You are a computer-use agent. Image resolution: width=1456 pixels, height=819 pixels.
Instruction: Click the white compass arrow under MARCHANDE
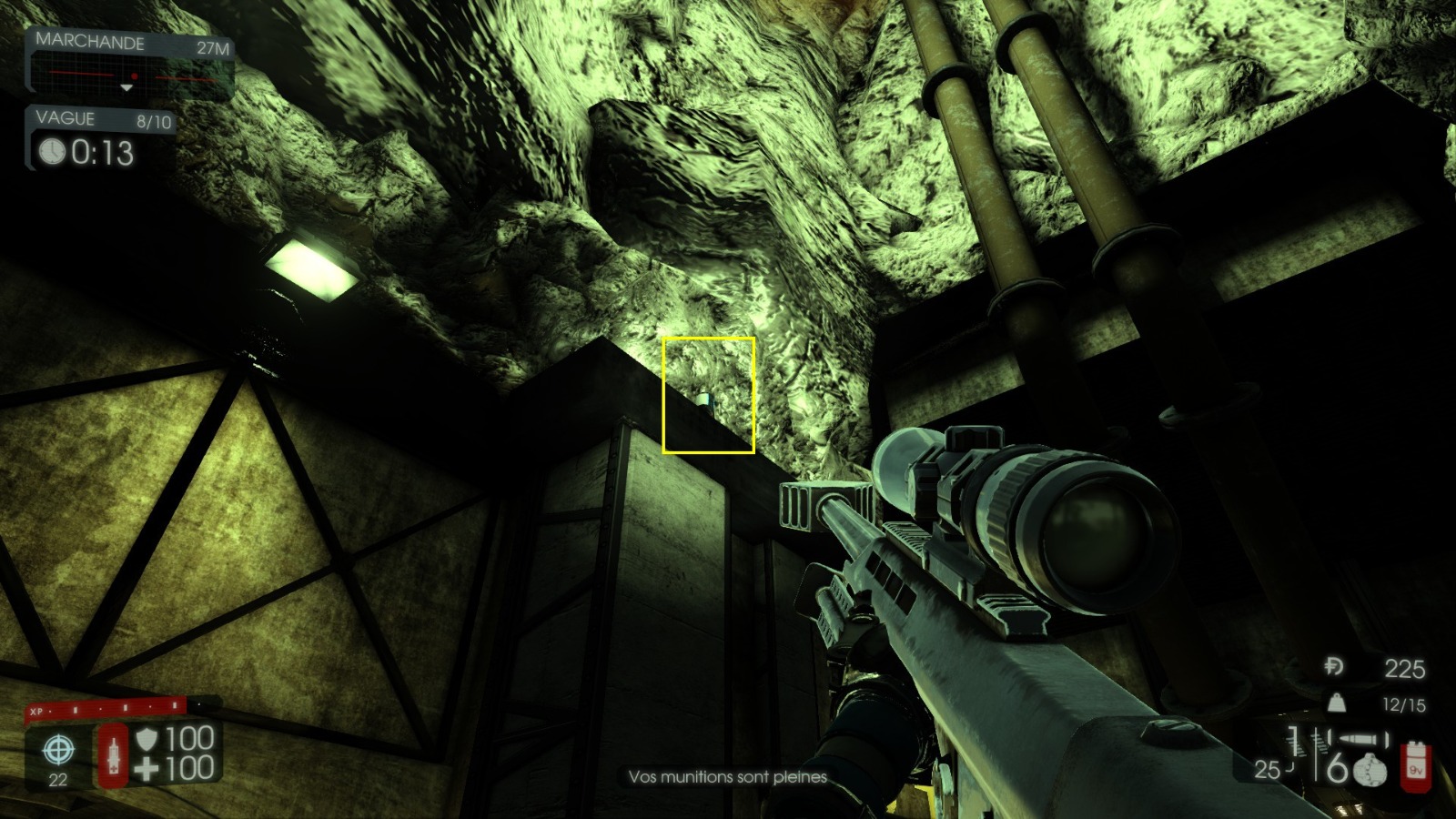(126, 88)
